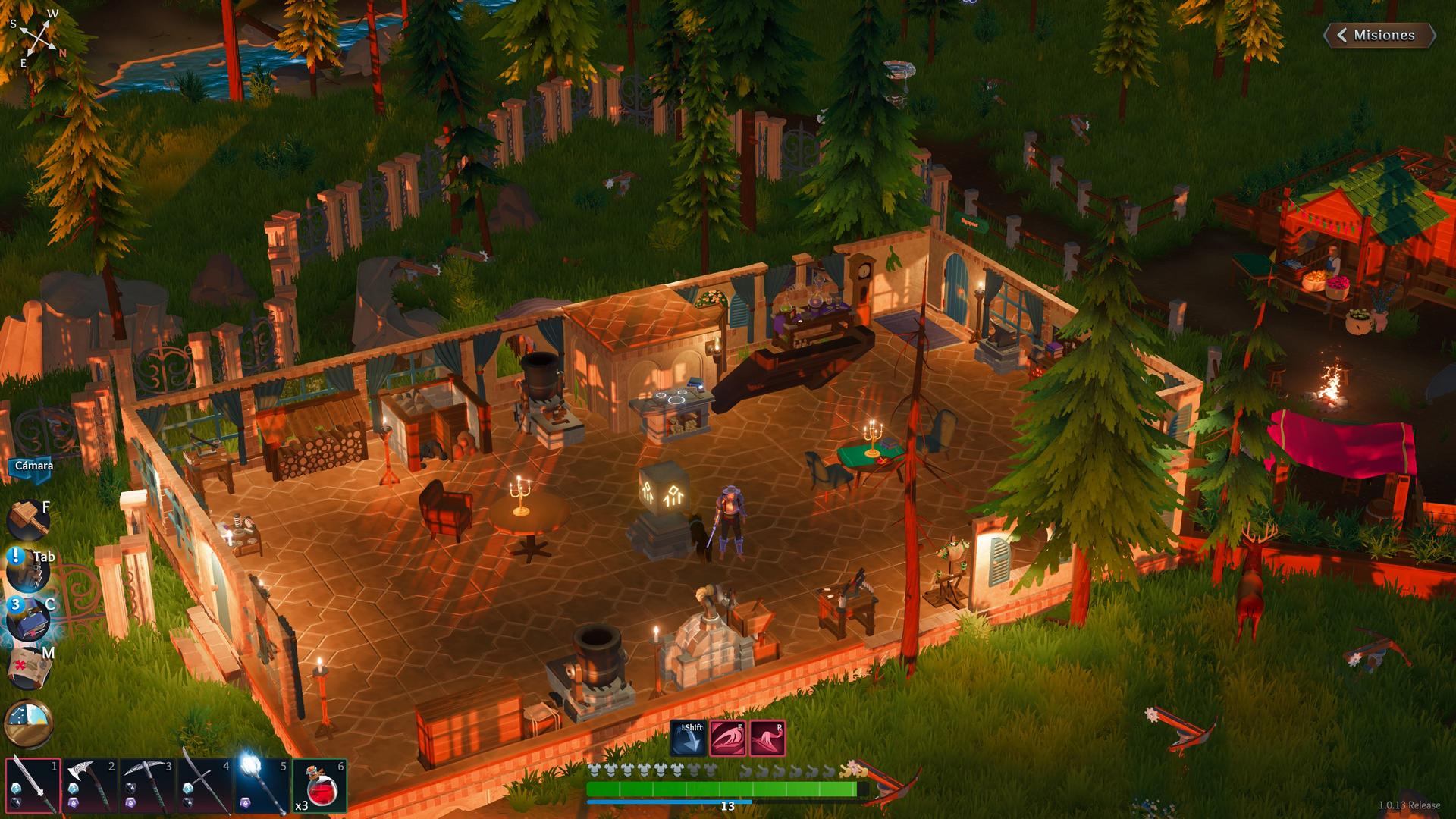The height and width of the screenshot is (819, 1456).
Task: Open the blue book skills icon
Action: click(x=29, y=619)
